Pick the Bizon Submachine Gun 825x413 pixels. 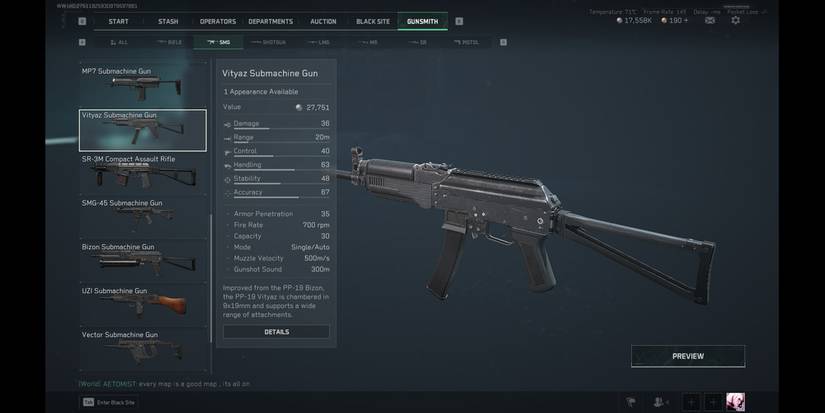tap(142, 260)
